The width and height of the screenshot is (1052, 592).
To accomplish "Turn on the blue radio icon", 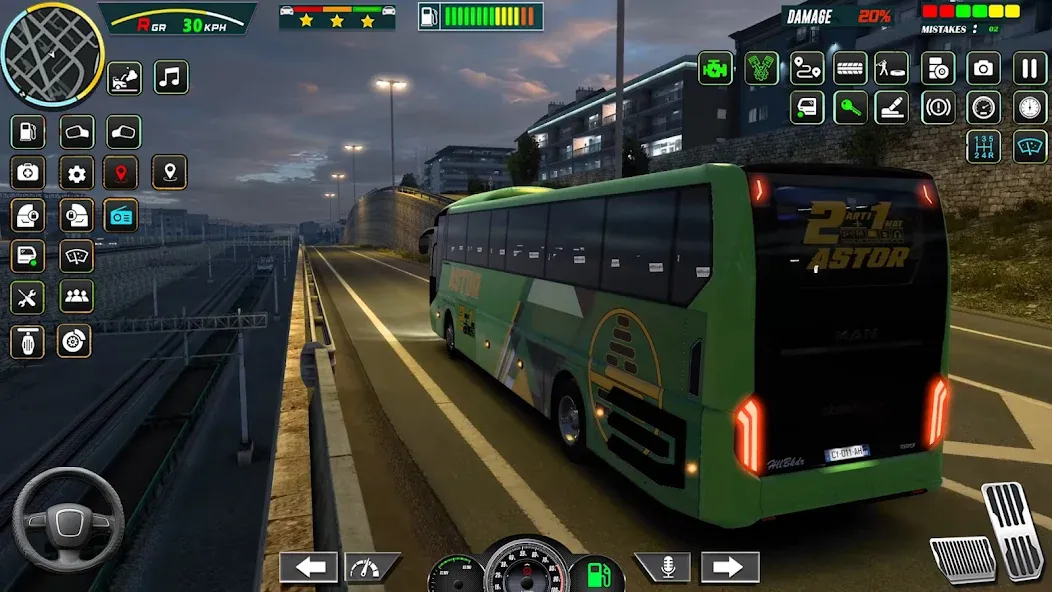I will pos(121,215).
